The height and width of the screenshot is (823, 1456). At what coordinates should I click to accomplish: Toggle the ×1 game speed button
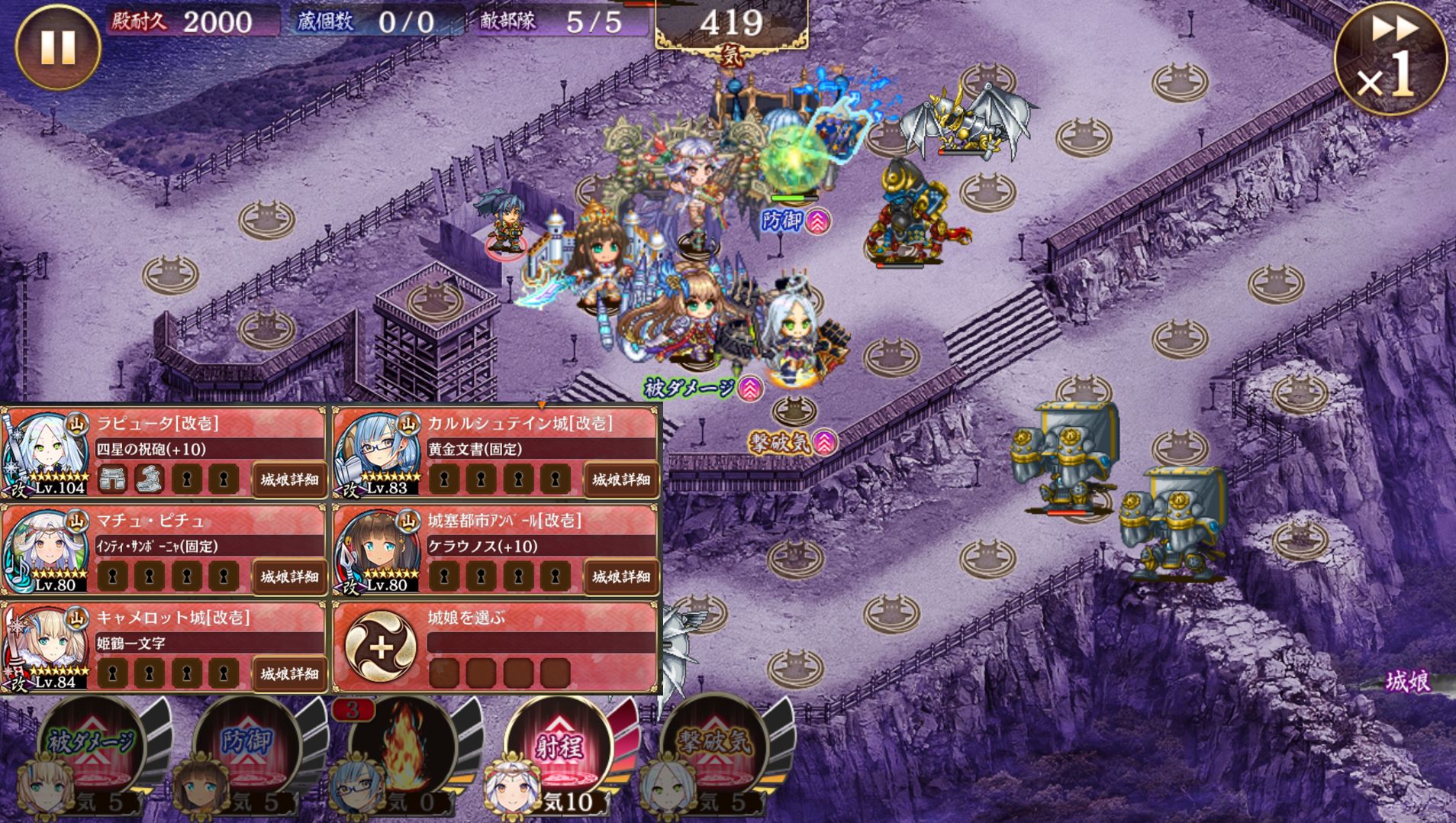coord(1390,59)
